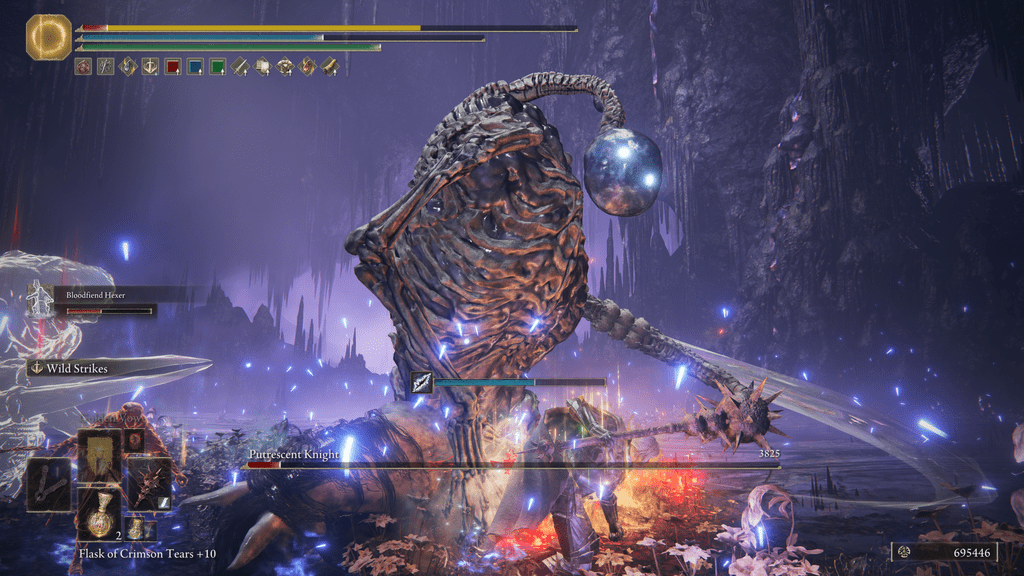Select the left-hand flail weapon slot
Image resolution: width=1024 pixels, height=576 pixels.
coord(48,485)
